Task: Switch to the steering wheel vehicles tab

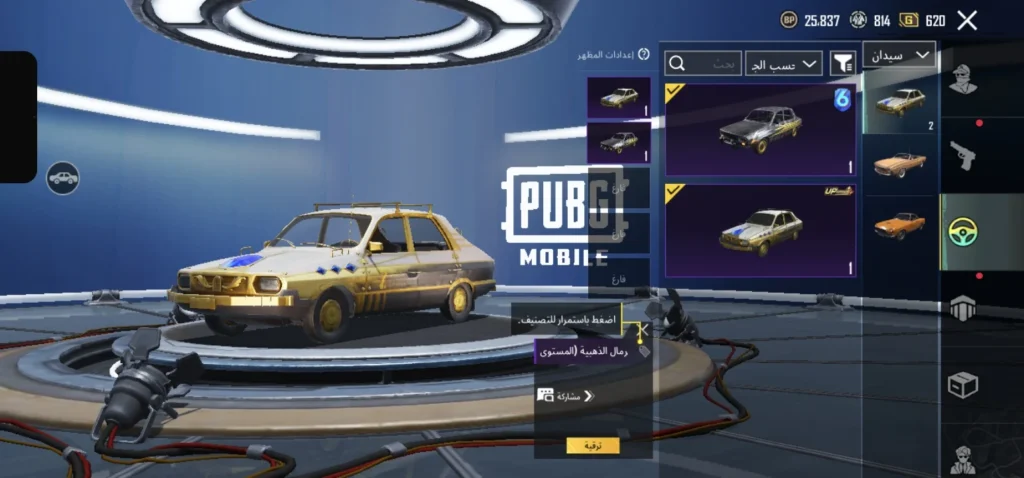Action: click(x=963, y=232)
